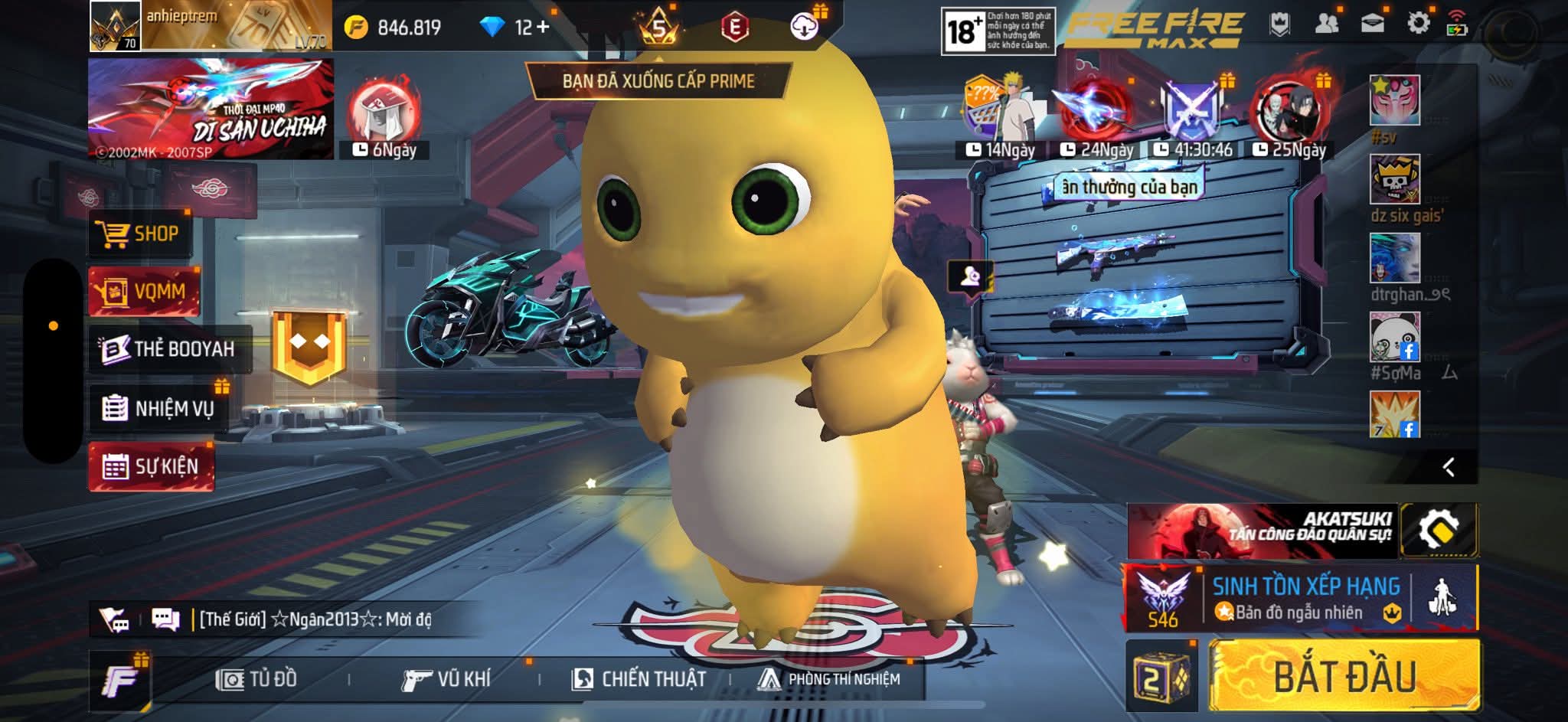Open the NHIỆM VỤ missions menu
The height and width of the screenshot is (722, 1568).
159,408
